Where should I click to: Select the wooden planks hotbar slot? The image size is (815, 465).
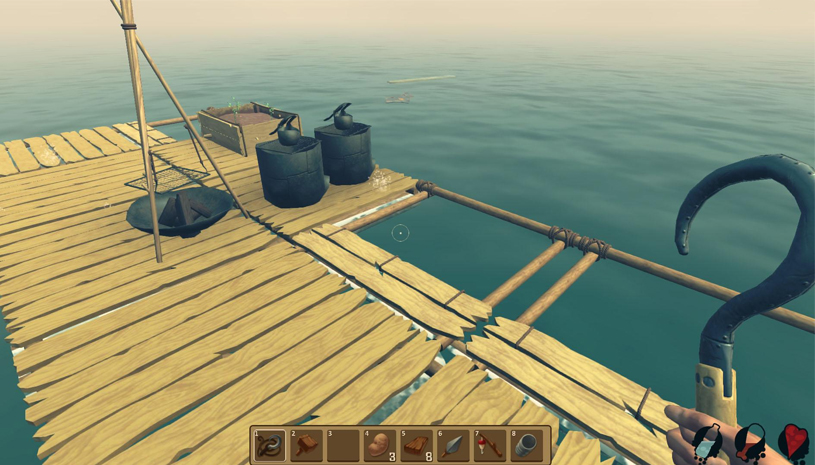tap(417, 445)
